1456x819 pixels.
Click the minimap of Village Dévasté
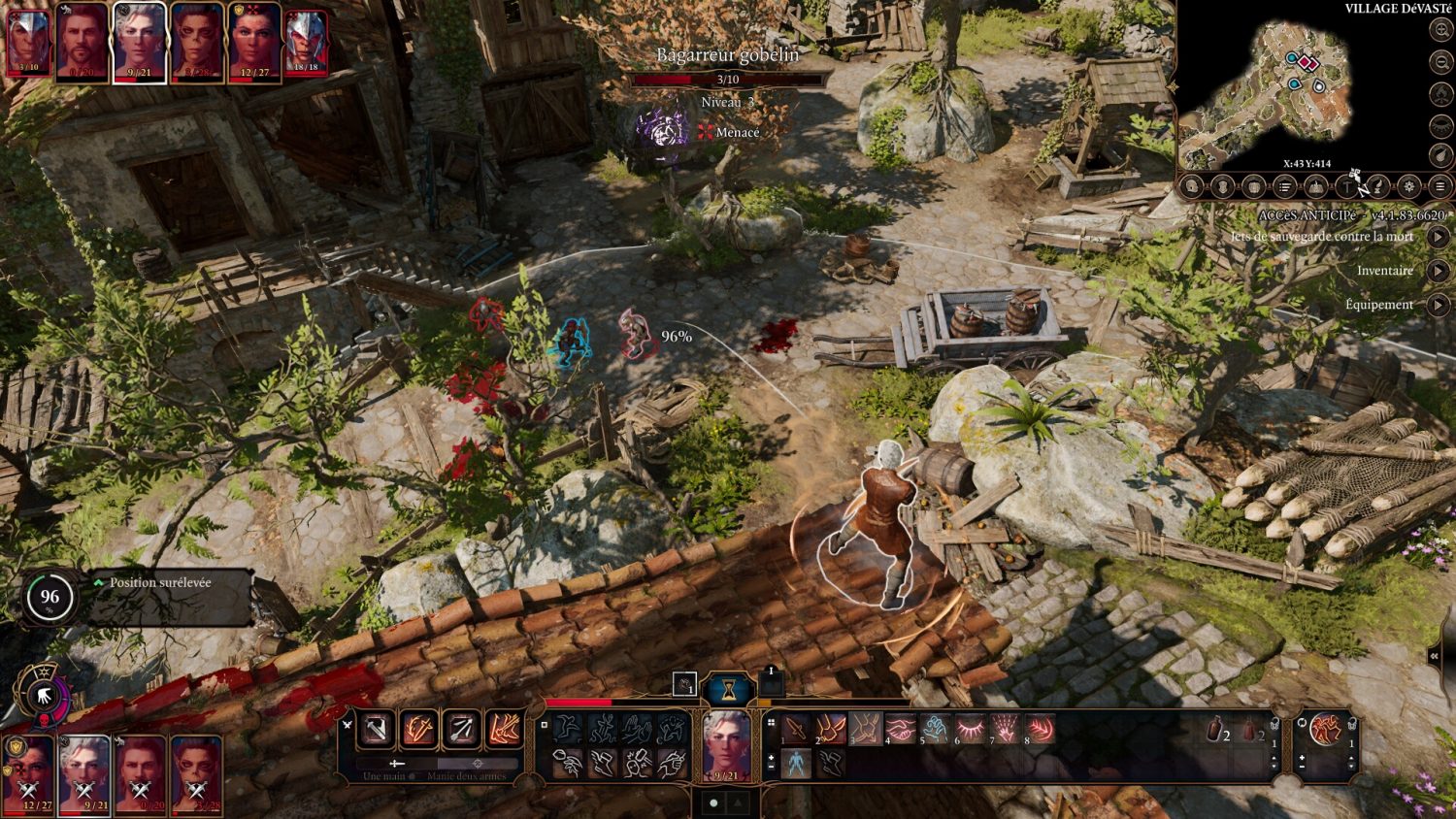pyautogui.click(x=1272, y=92)
